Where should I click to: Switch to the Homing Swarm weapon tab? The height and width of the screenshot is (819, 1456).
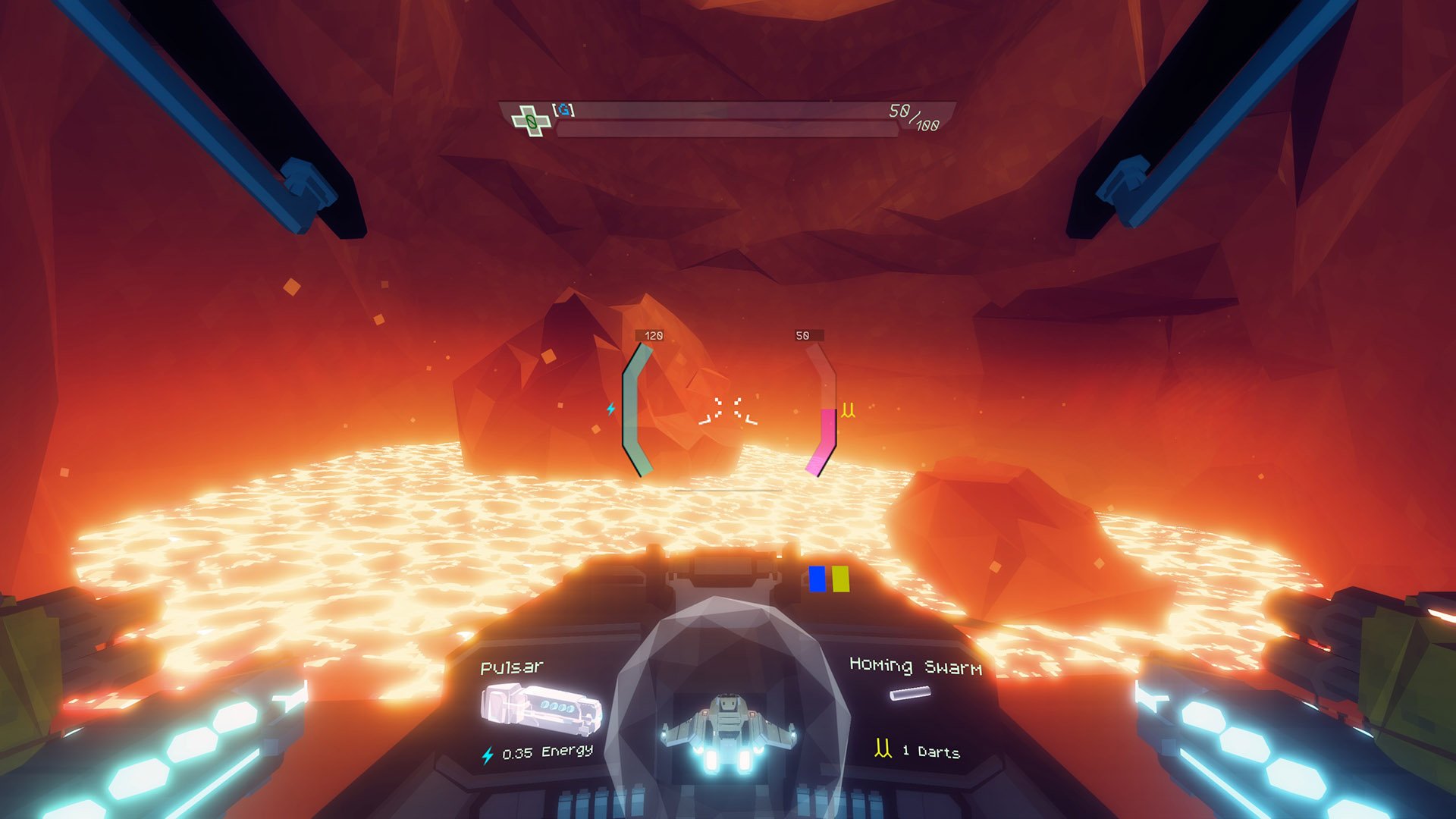916,668
